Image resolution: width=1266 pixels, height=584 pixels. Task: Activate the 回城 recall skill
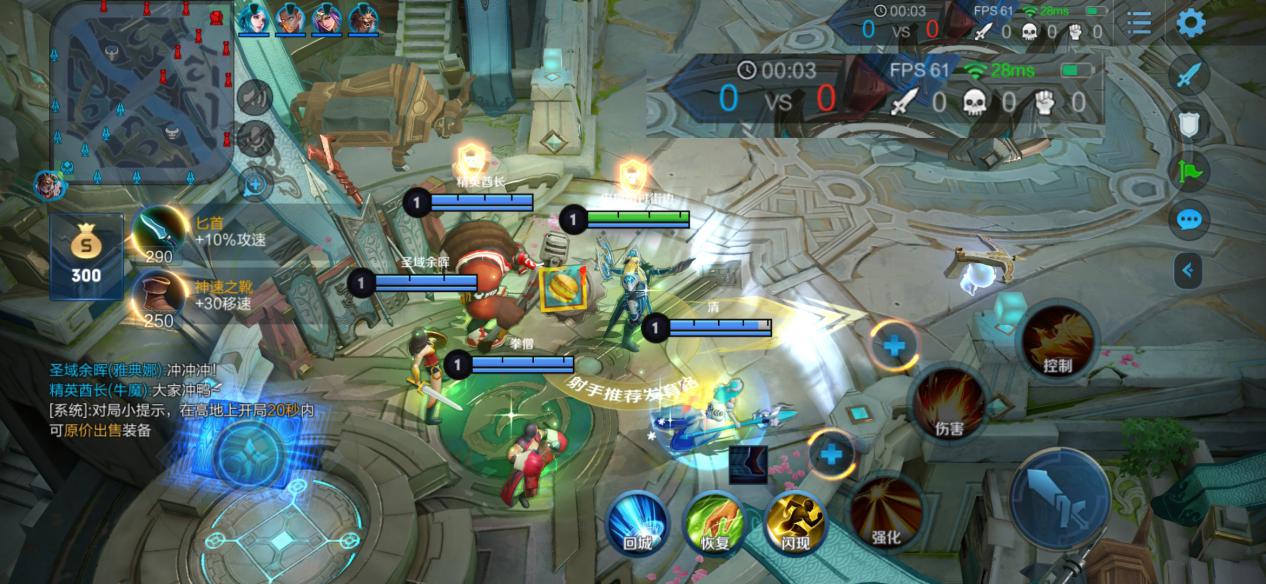tap(637, 522)
